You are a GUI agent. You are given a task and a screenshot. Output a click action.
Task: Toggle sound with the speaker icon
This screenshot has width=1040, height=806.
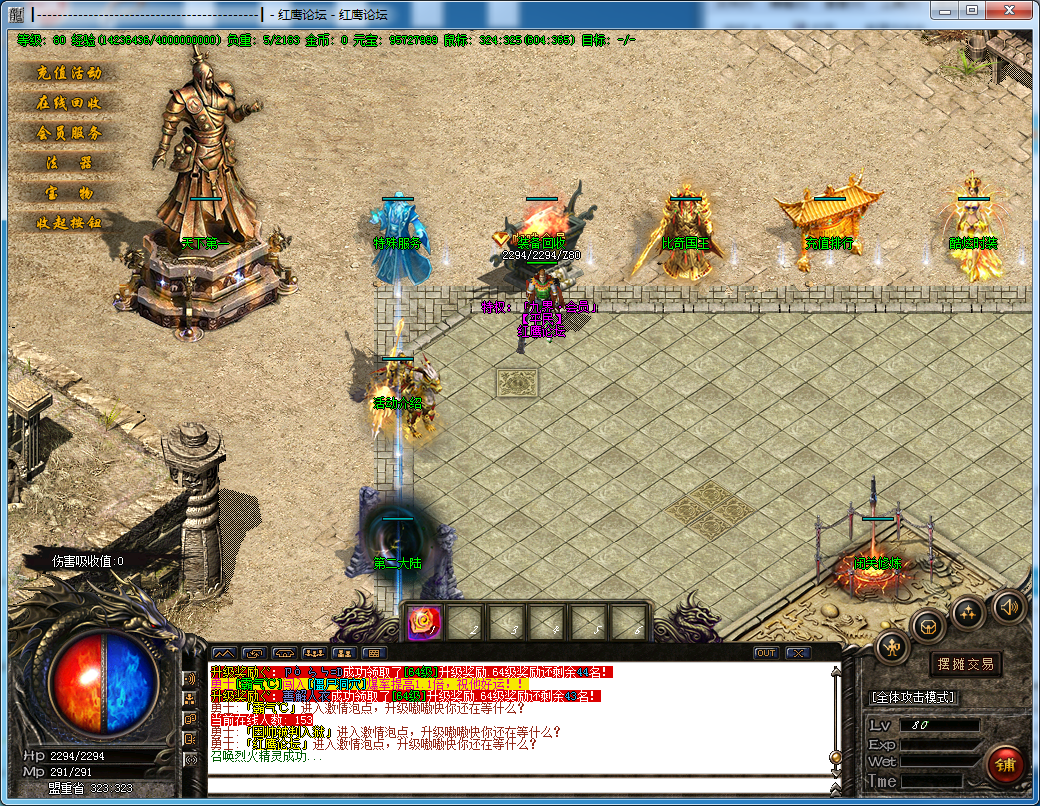(x=1008, y=606)
